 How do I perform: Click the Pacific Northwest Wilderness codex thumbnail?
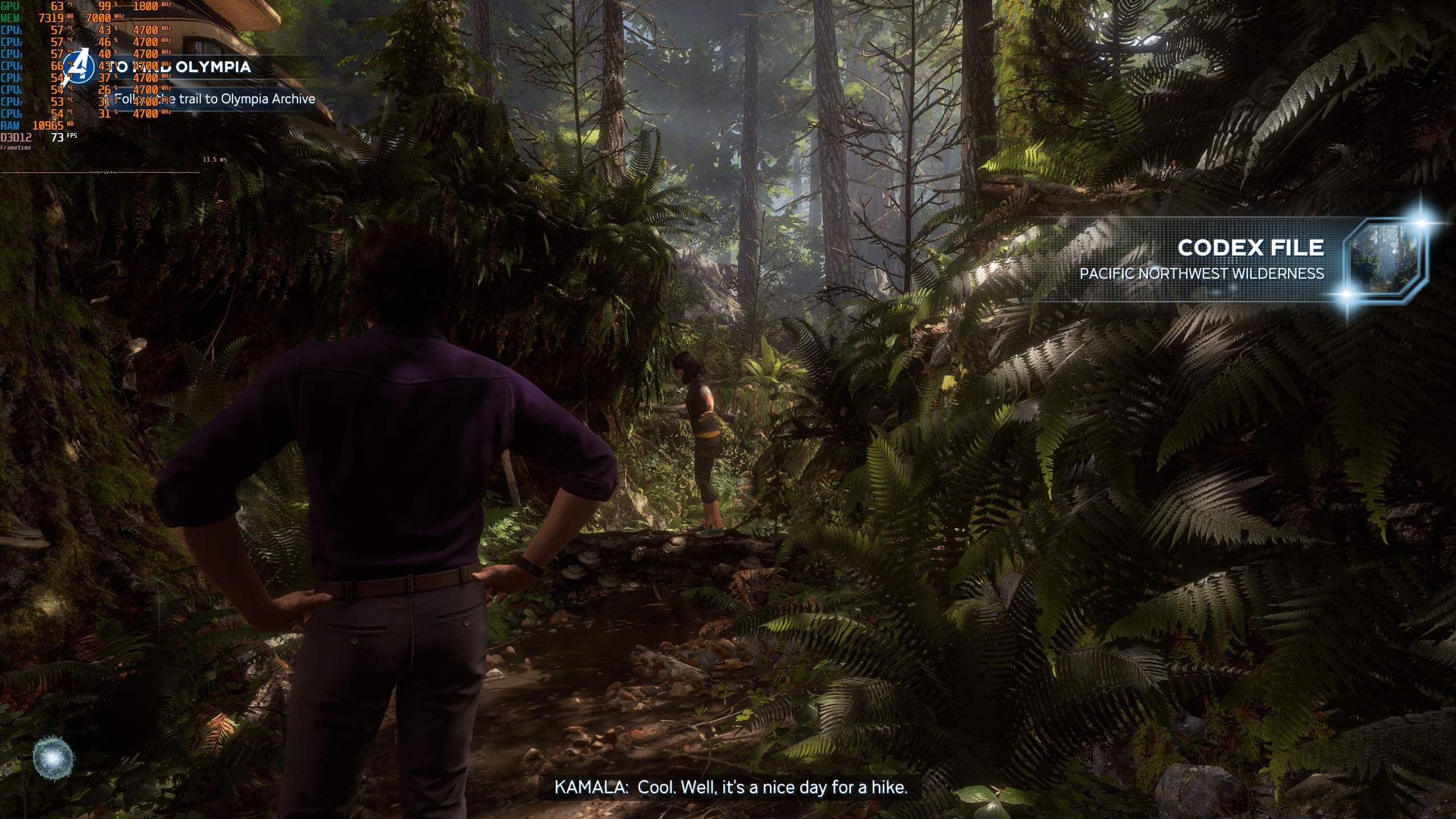coord(1384,259)
